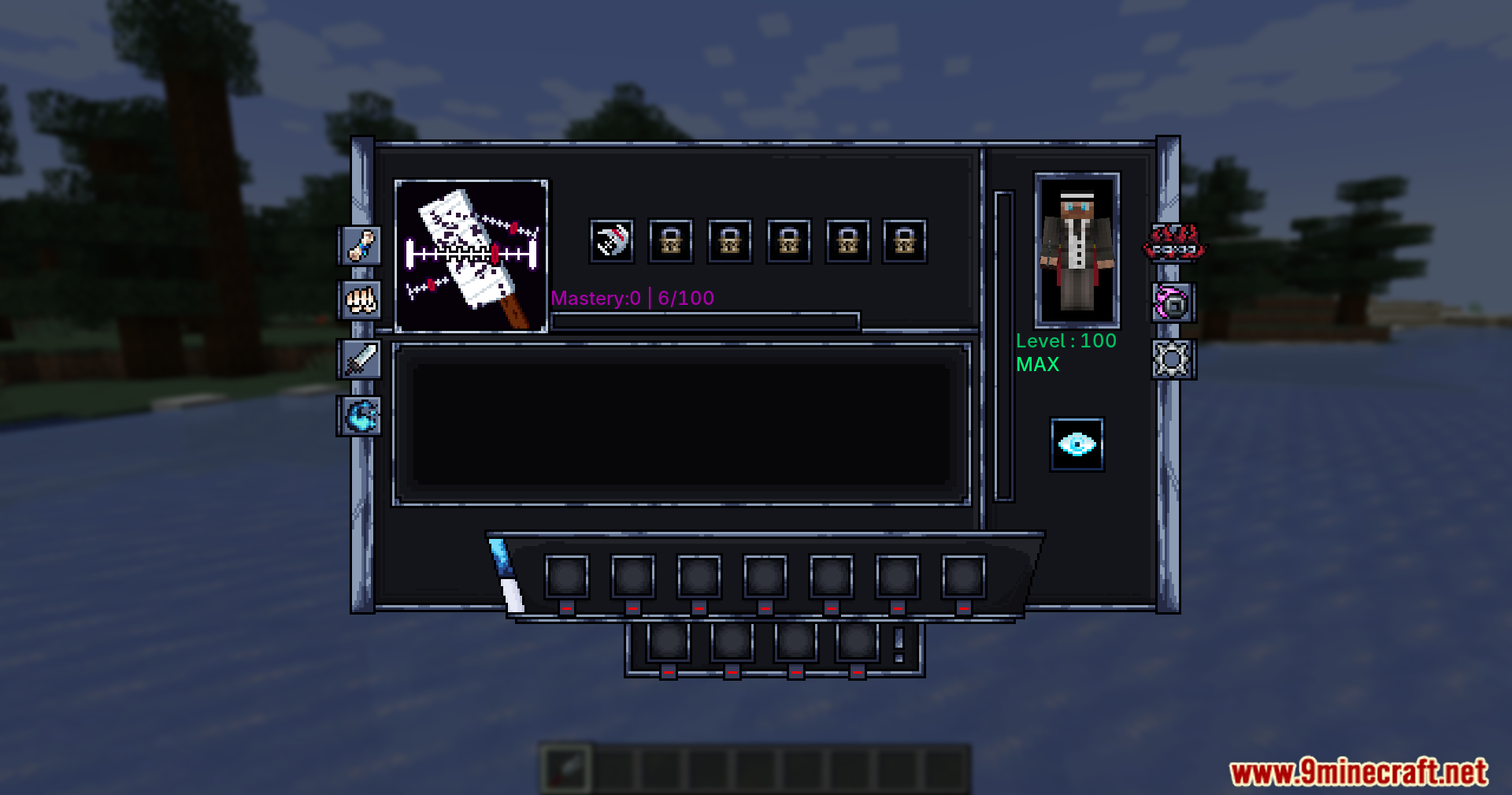Open the fist combat tab icon
The width and height of the screenshot is (1512, 795).
[x=361, y=302]
